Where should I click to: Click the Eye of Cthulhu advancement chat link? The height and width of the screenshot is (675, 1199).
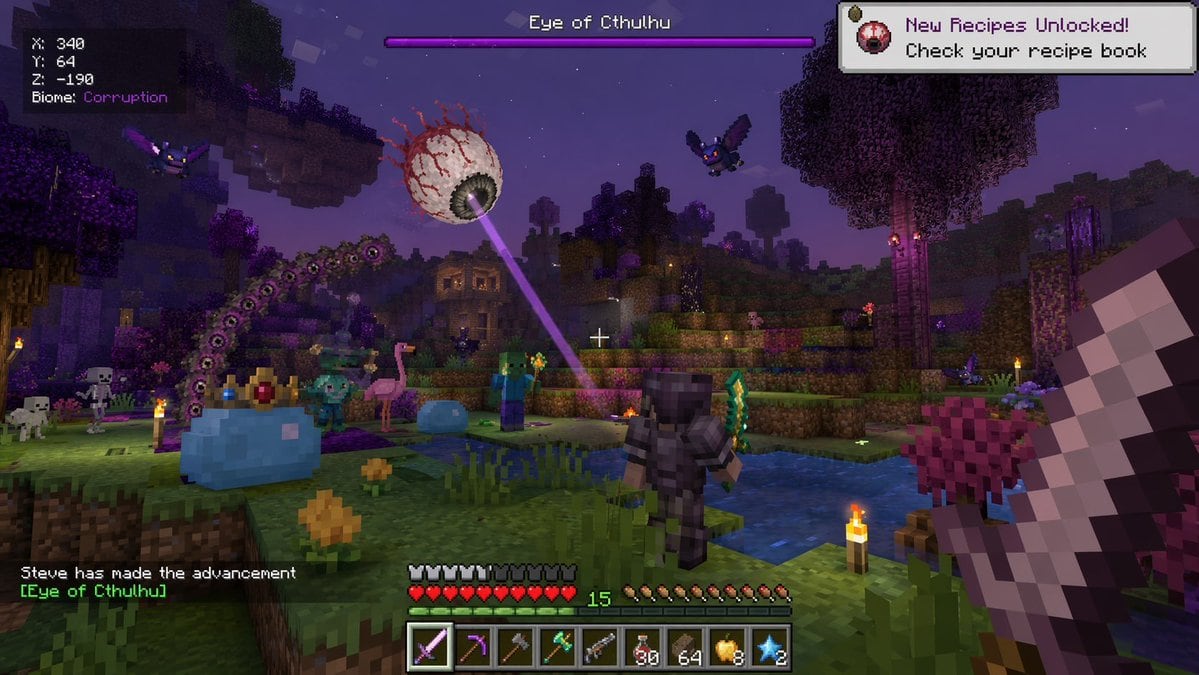(94, 591)
